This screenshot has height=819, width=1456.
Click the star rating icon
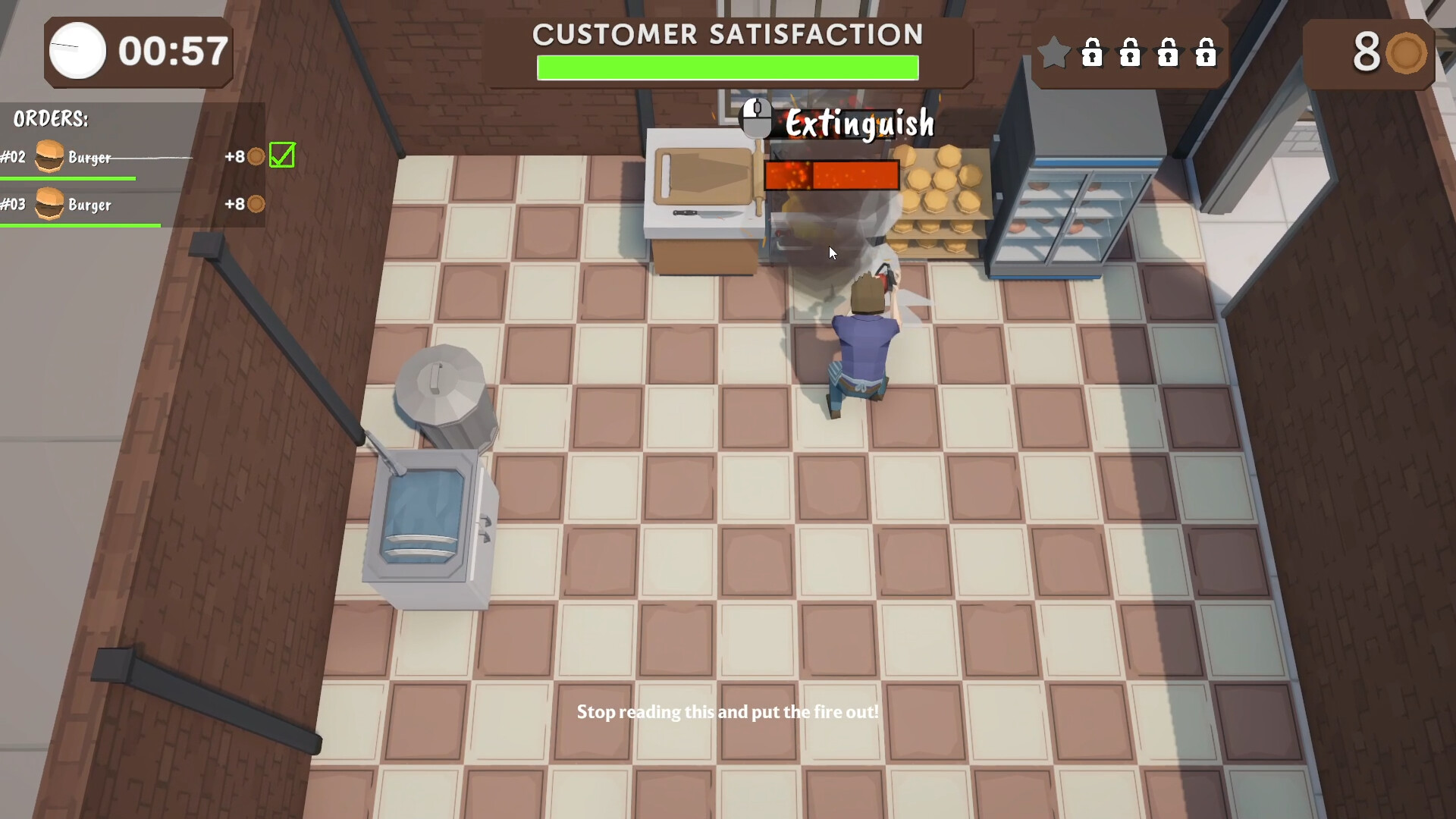coord(1053,53)
